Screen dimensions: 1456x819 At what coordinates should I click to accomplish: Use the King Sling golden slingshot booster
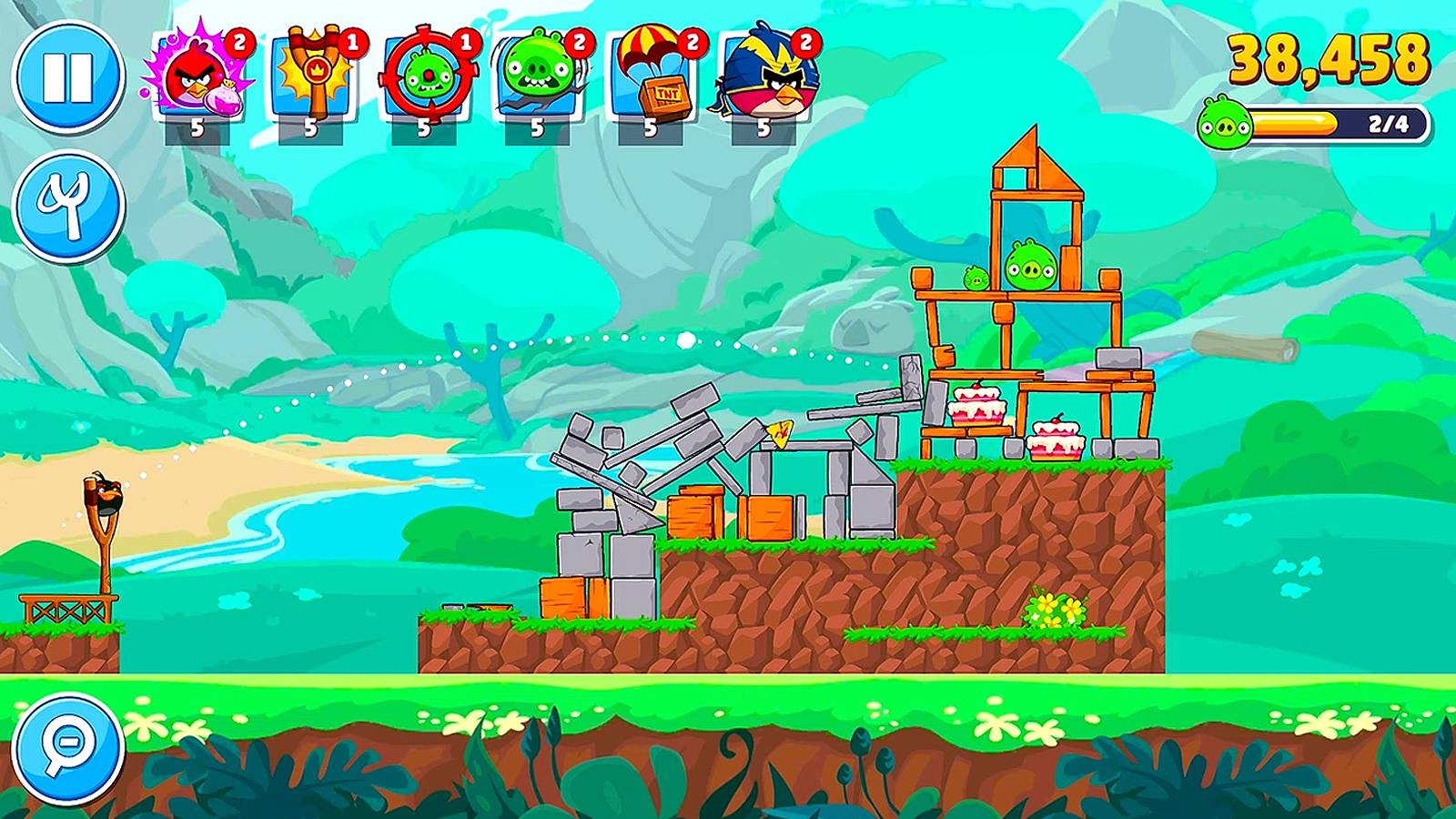(312, 77)
